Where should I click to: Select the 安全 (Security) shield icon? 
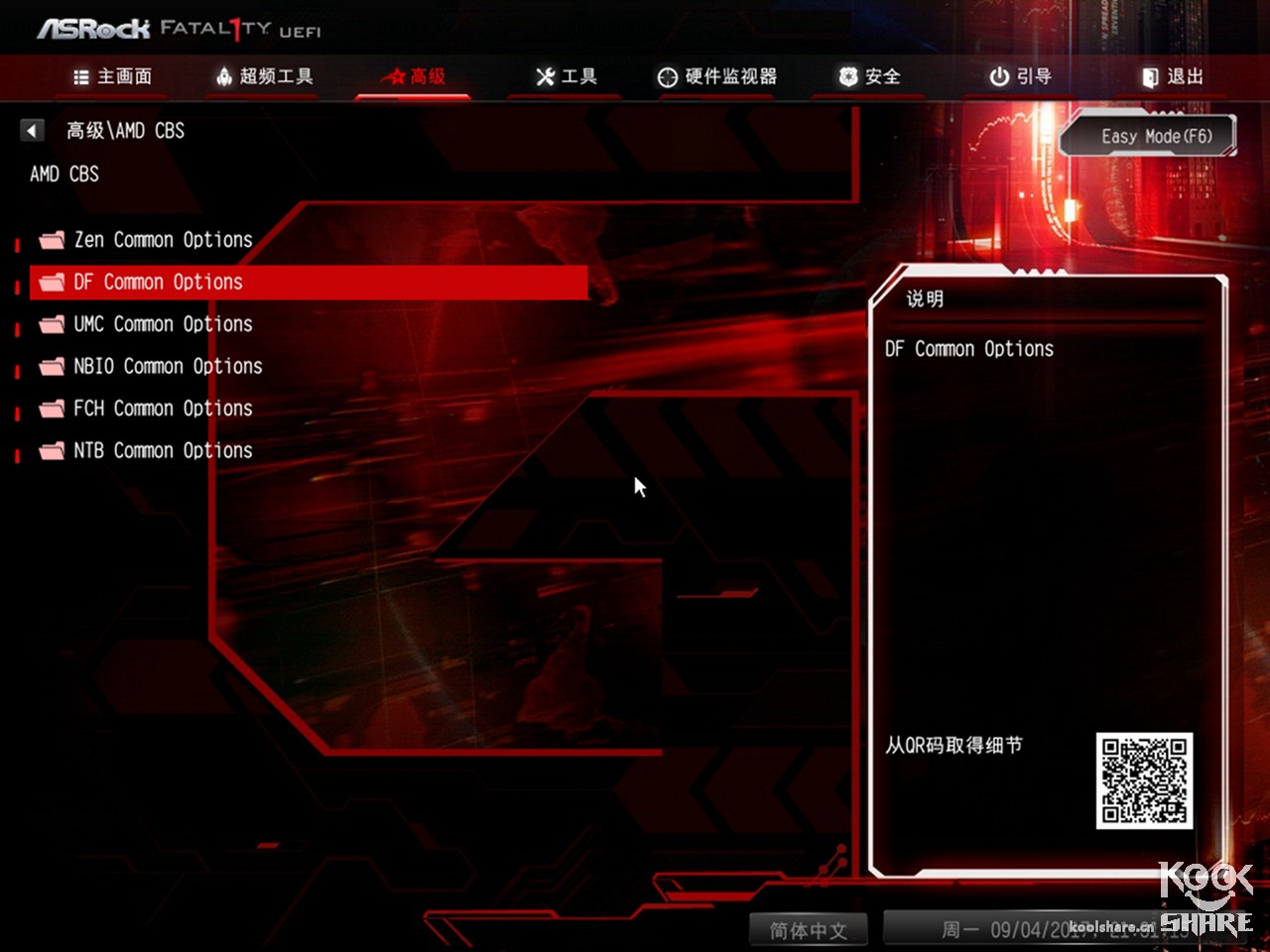click(846, 76)
